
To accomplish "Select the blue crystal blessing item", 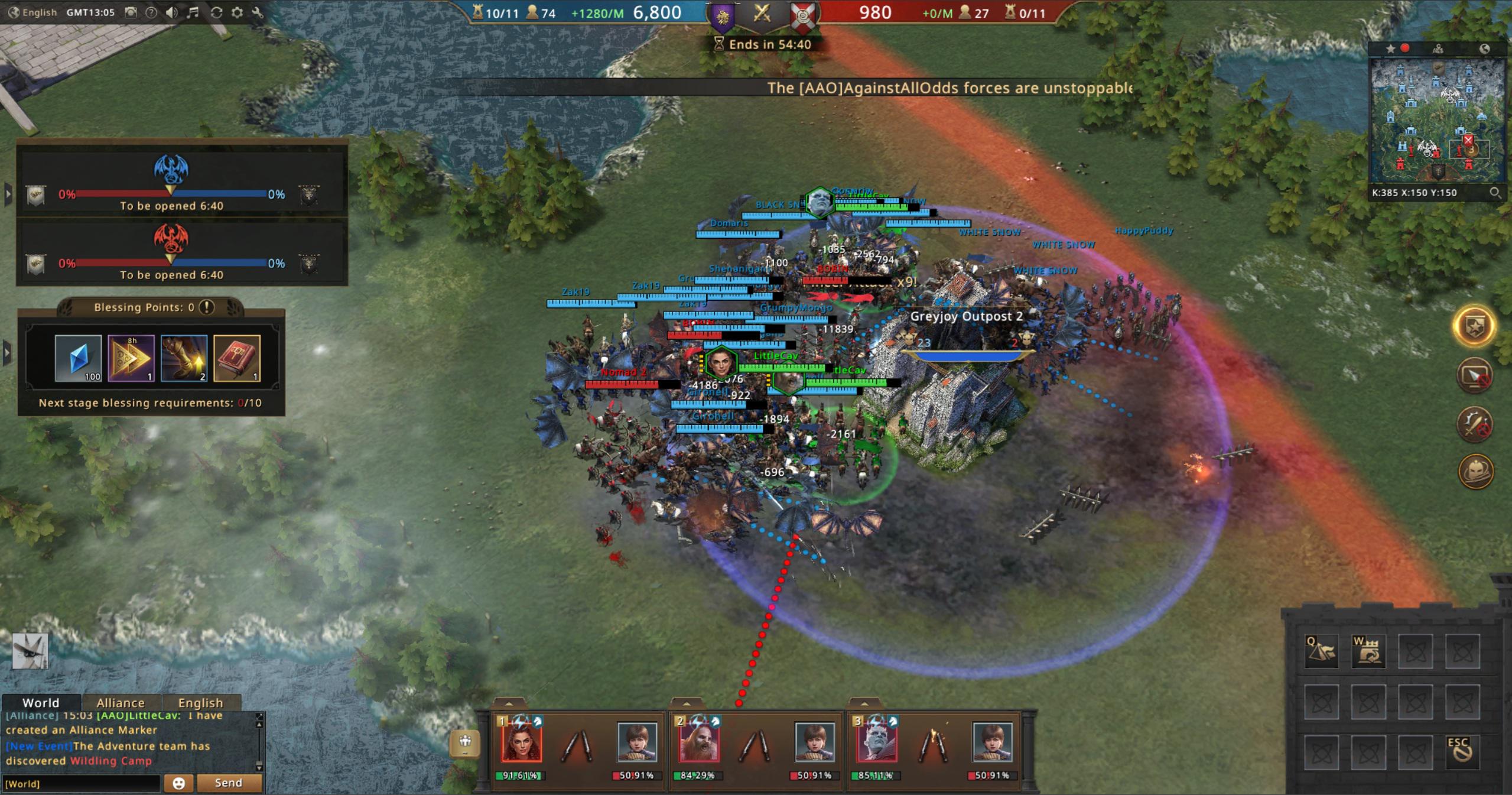I will coord(78,358).
